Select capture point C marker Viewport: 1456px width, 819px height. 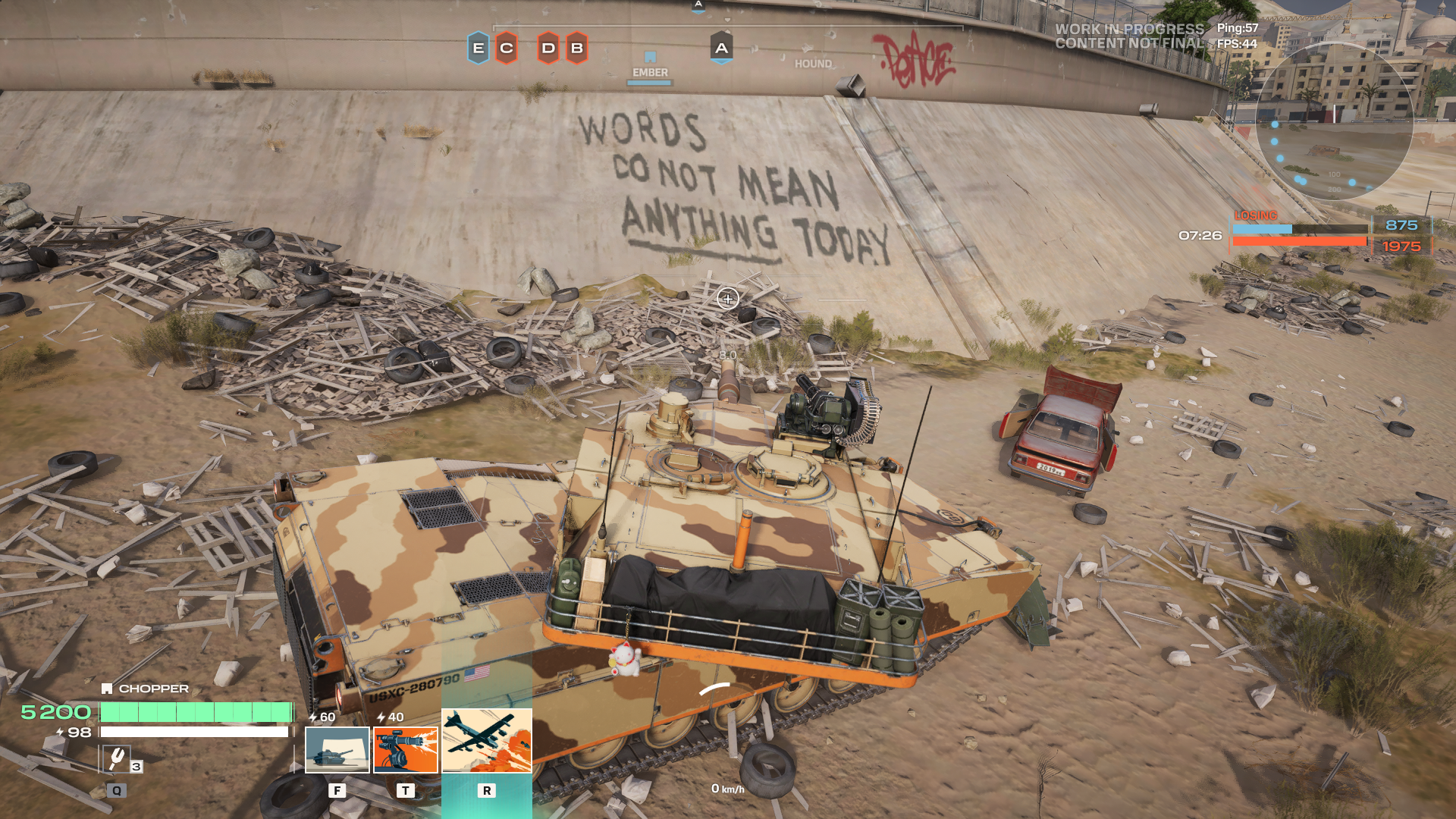tap(507, 48)
